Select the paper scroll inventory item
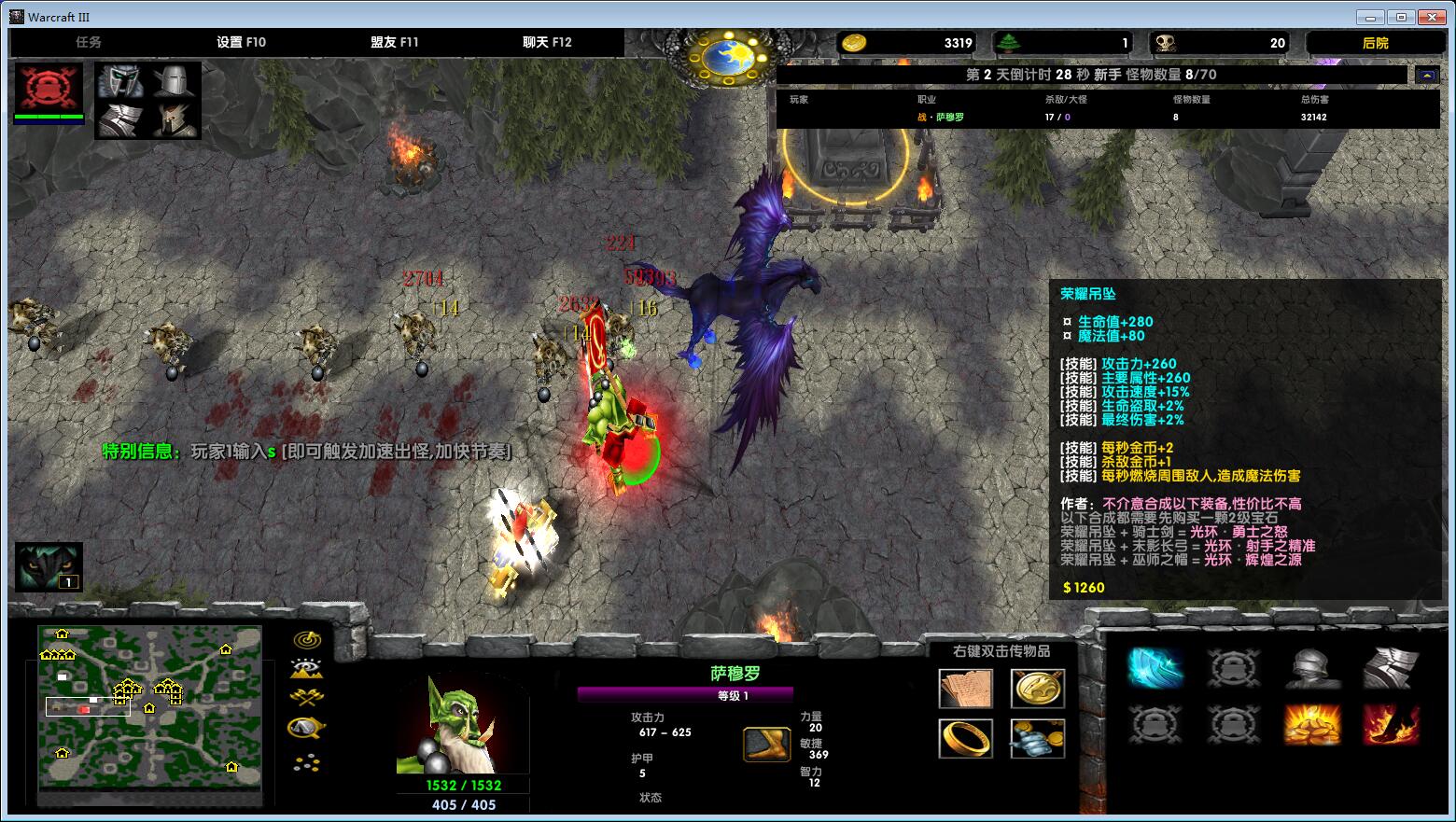The image size is (1456, 822). [965, 689]
